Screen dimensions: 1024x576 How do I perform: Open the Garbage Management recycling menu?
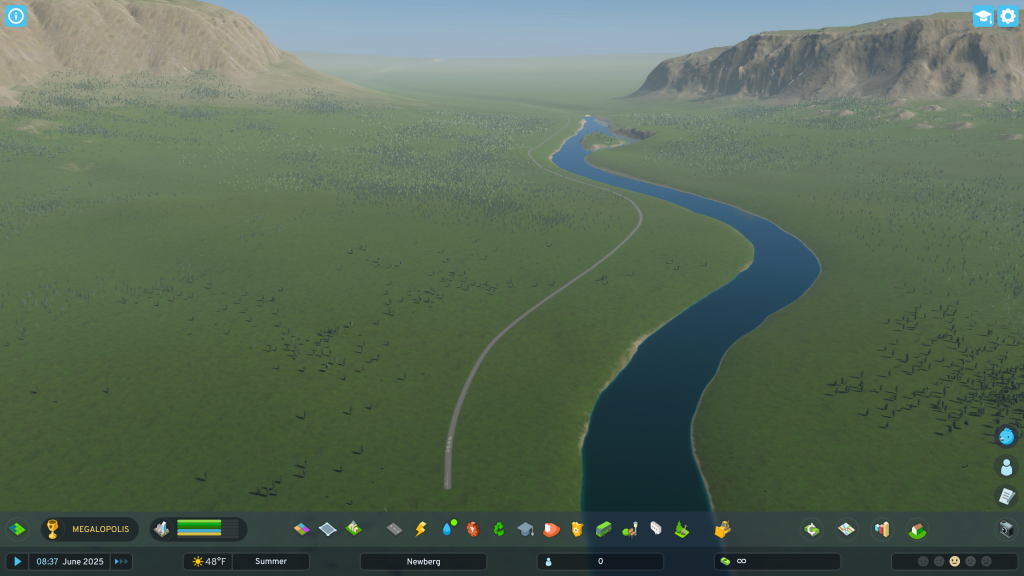[499, 529]
